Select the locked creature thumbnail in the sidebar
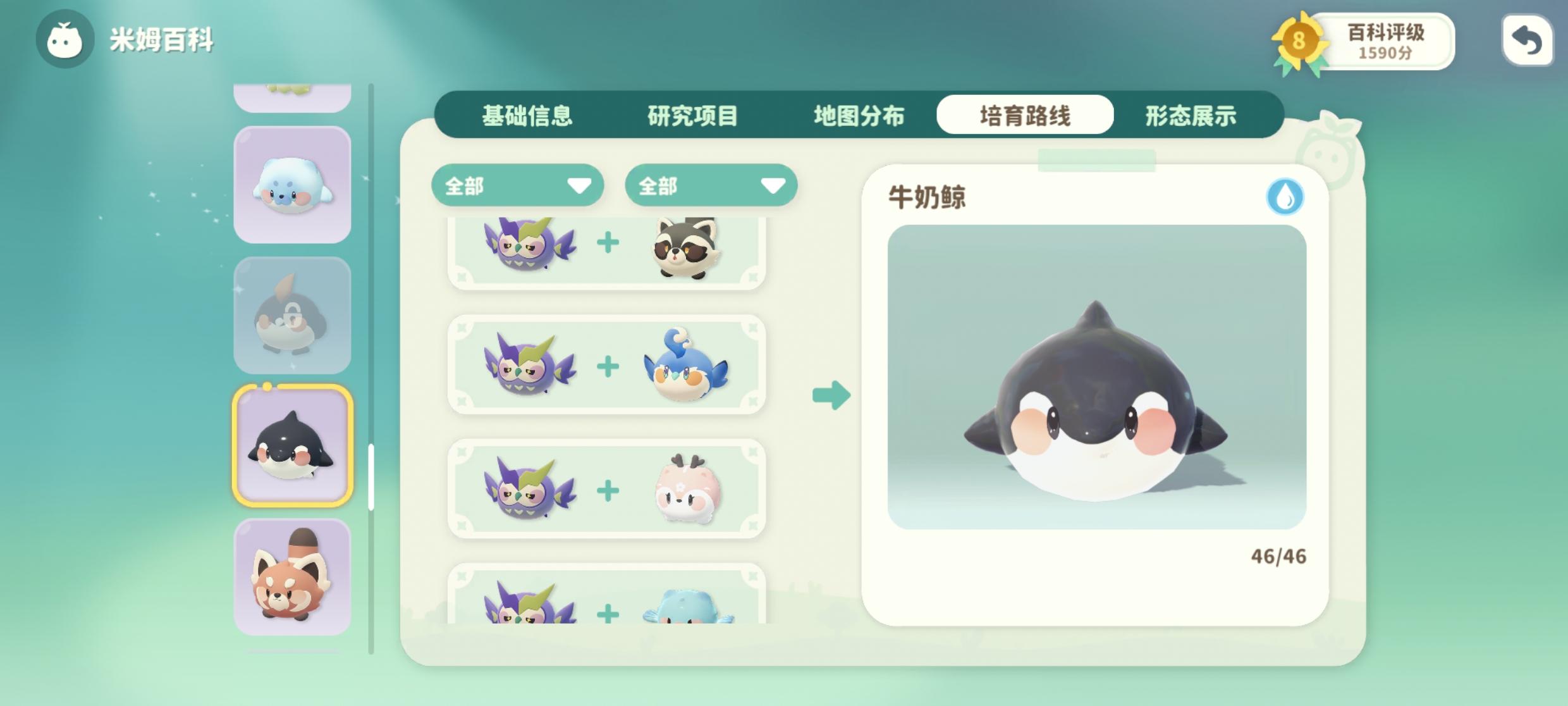The width and height of the screenshot is (1568, 706). (292, 314)
